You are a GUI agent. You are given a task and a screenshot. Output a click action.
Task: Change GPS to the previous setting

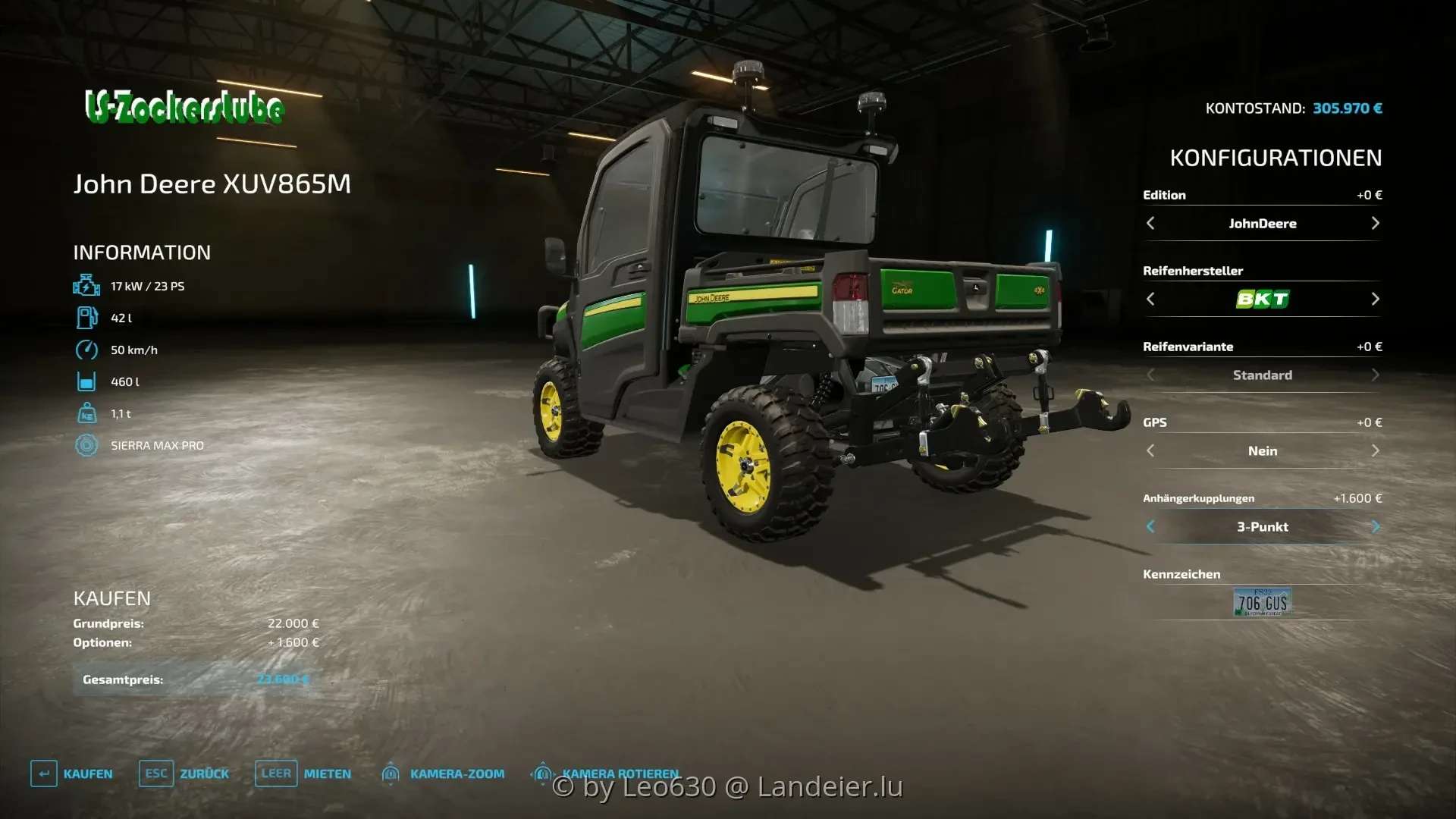tap(1150, 450)
